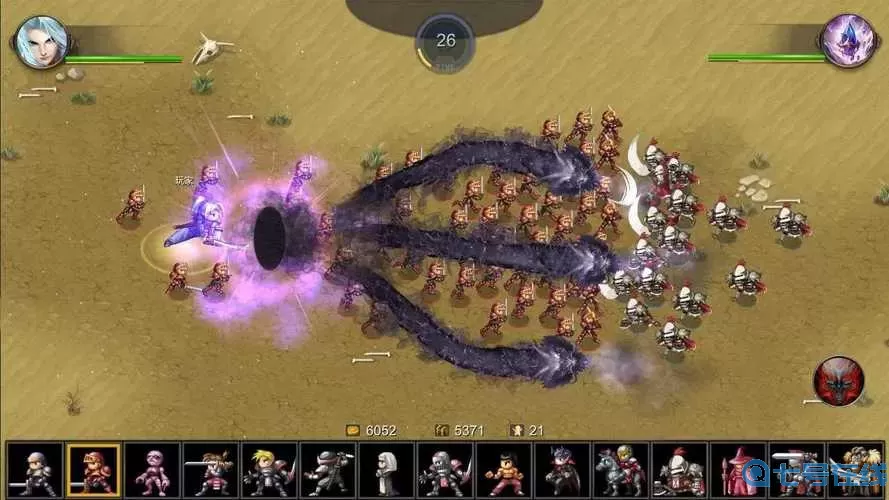889x500 pixels.
Task: Pick the bare-chested martial artist unit
Action: (x=503, y=470)
